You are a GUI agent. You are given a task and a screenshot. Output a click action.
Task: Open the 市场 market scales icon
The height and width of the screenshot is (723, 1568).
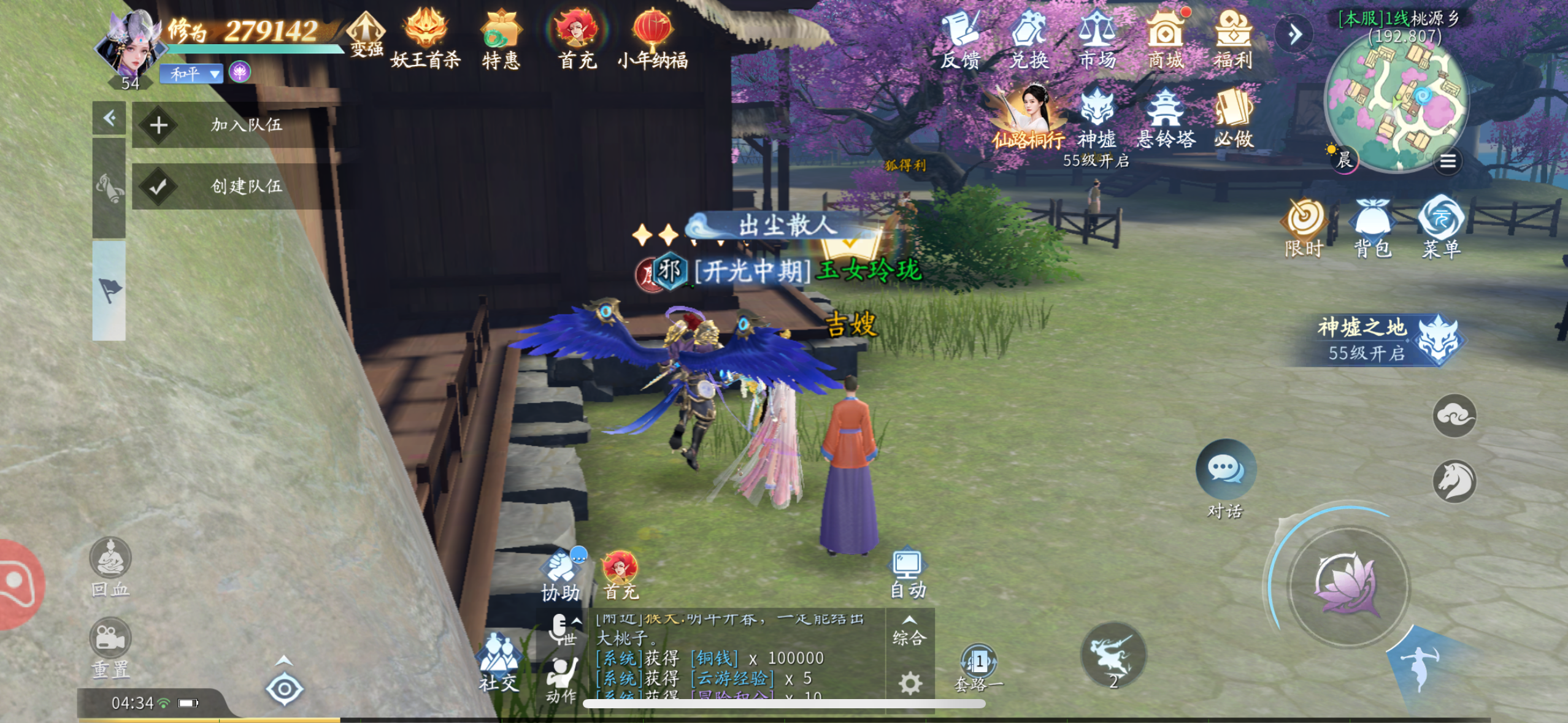tap(1097, 38)
